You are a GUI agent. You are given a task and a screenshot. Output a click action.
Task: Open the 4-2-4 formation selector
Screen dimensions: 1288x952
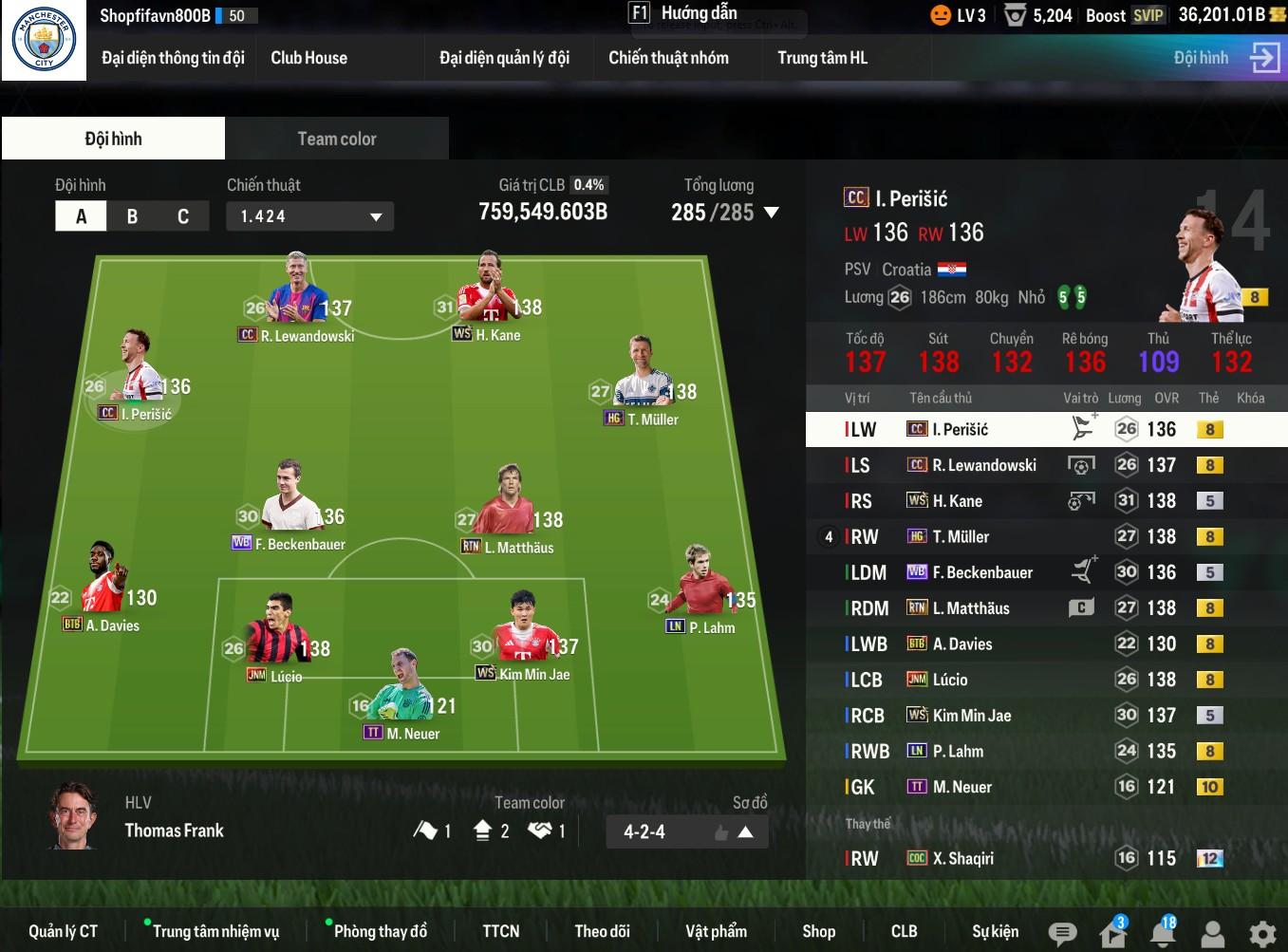pyautogui.click(x=686, y=832)
